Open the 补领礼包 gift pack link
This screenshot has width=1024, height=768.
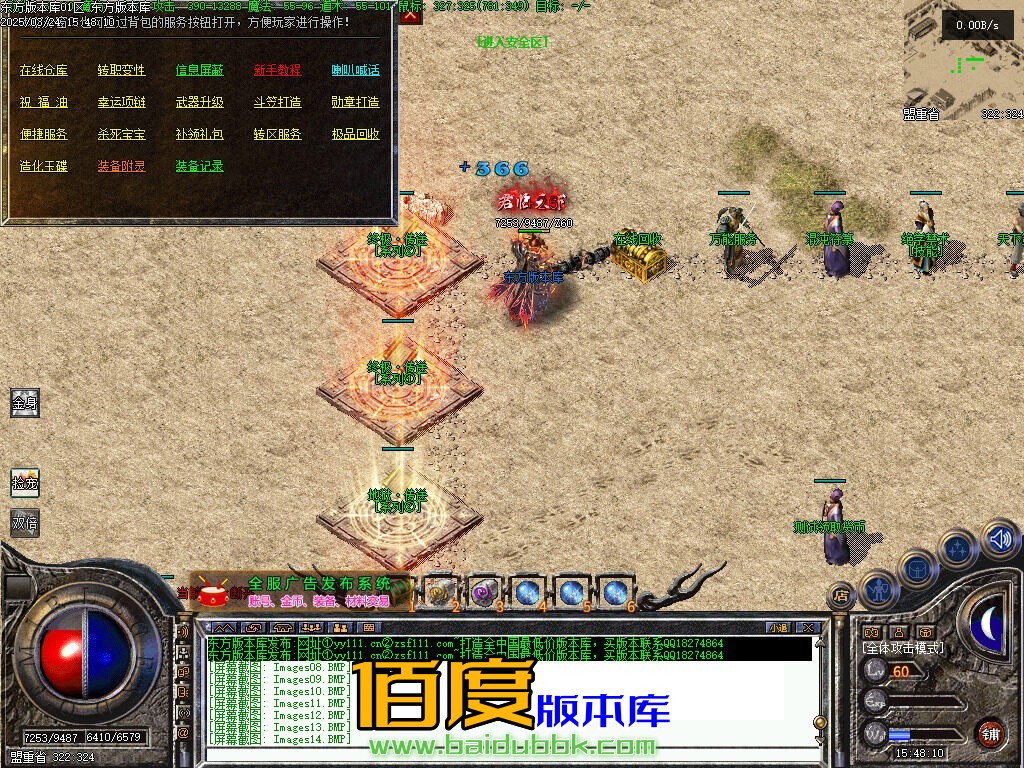click(200, 134)
